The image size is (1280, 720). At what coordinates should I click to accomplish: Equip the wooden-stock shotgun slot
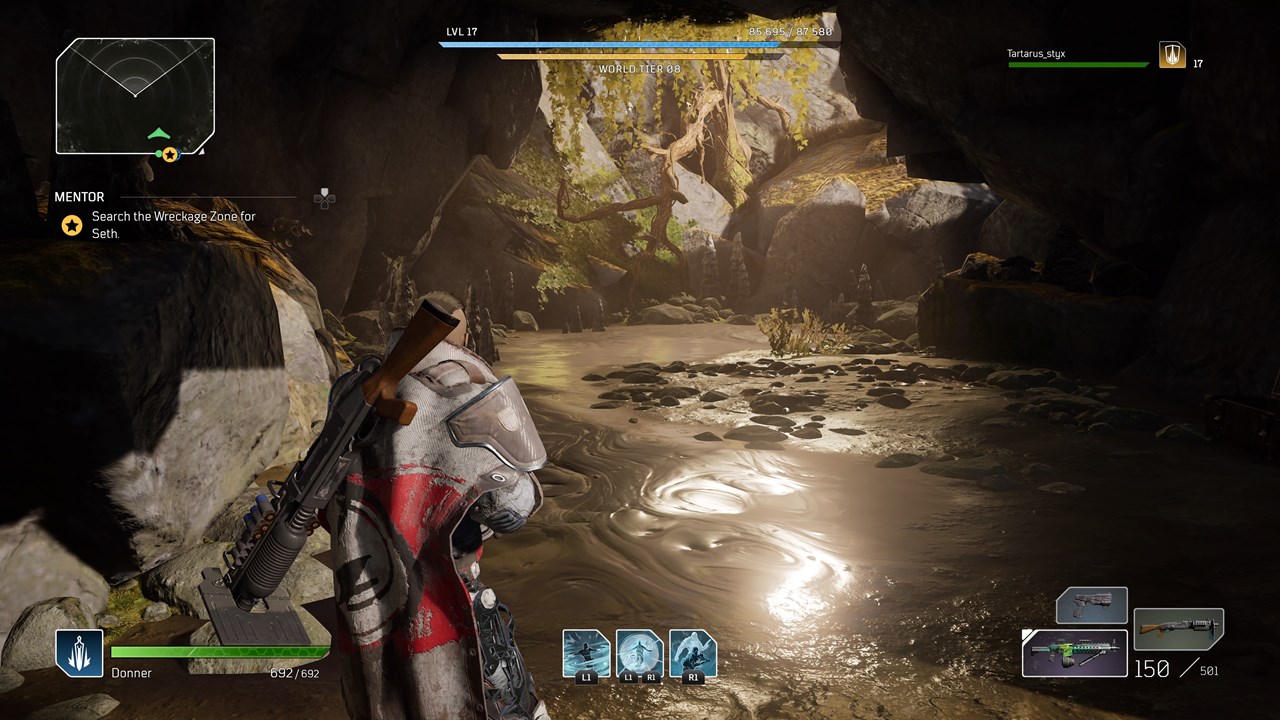coord(1178,629)
